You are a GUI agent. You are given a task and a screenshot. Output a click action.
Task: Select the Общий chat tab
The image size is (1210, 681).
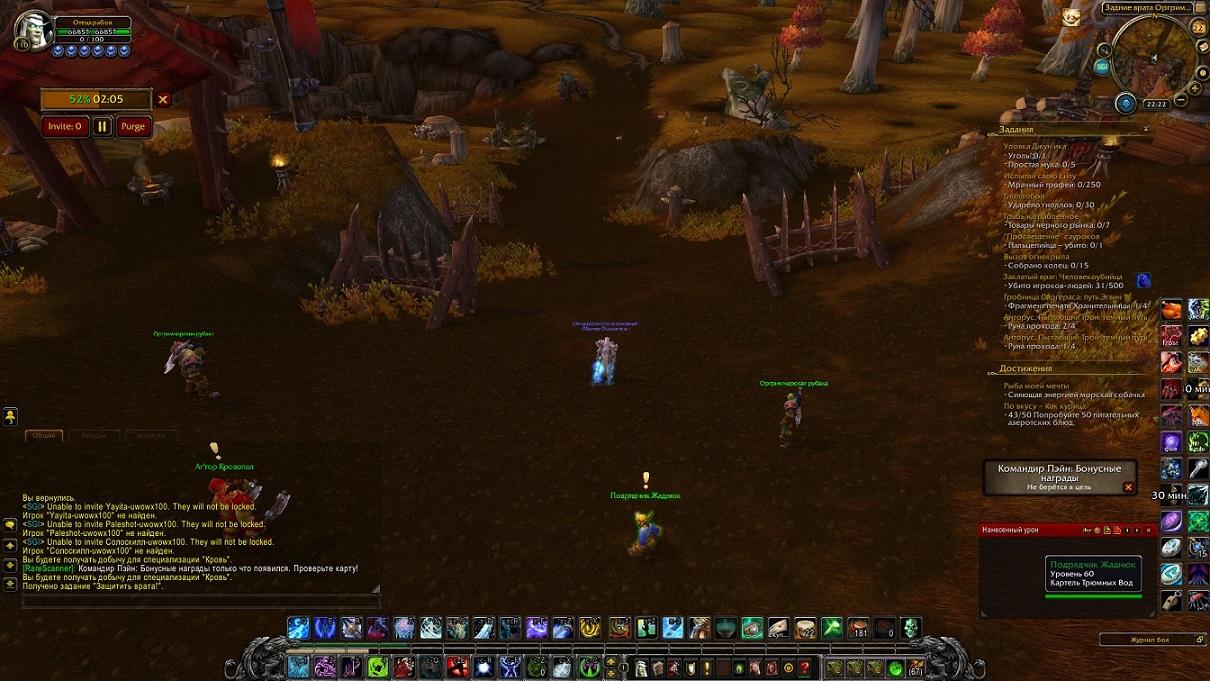44,436
